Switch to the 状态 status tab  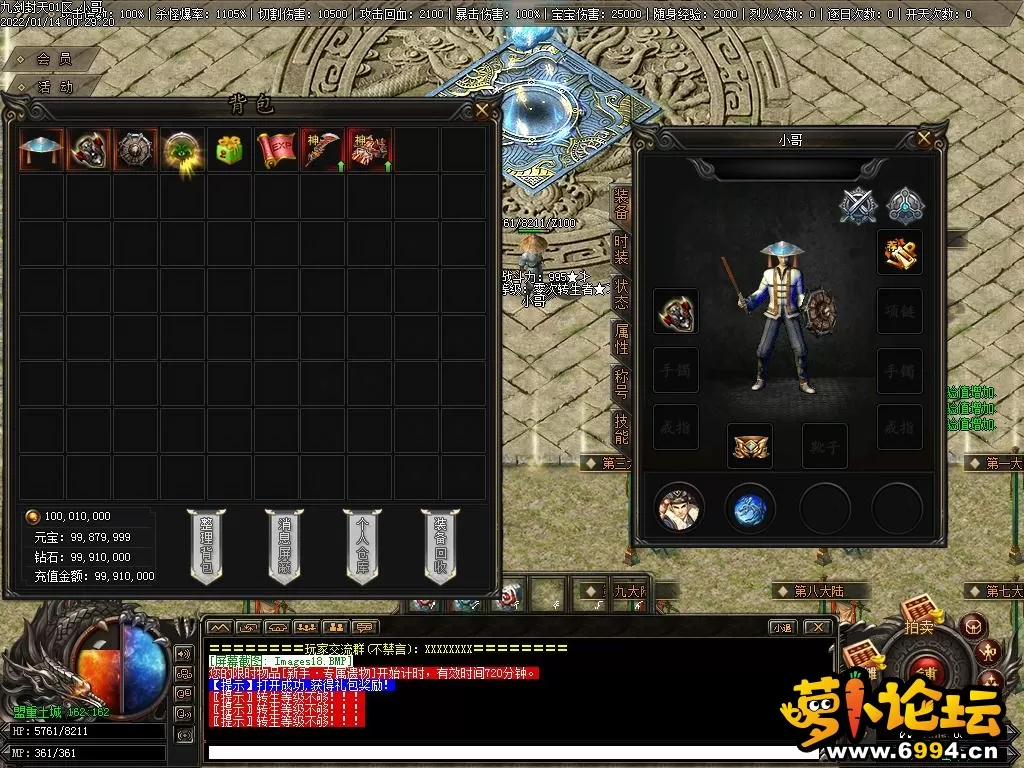621,294
